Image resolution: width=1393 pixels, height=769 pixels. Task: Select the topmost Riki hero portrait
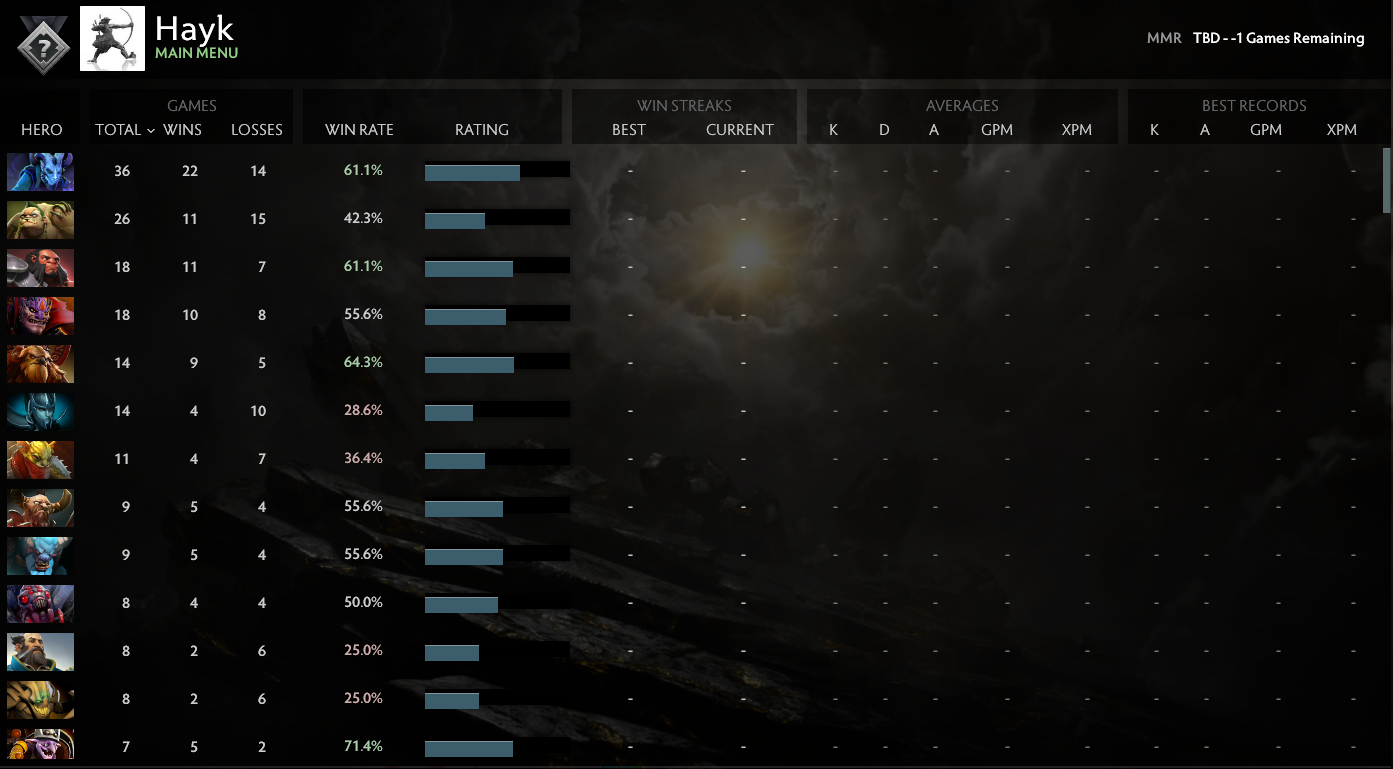(40, 171)
